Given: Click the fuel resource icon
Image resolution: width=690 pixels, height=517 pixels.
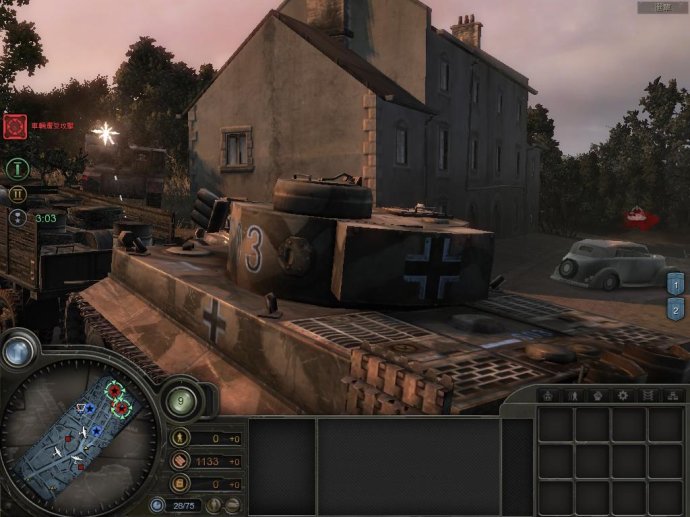Looking at the screenshot, I should [181, 484].
